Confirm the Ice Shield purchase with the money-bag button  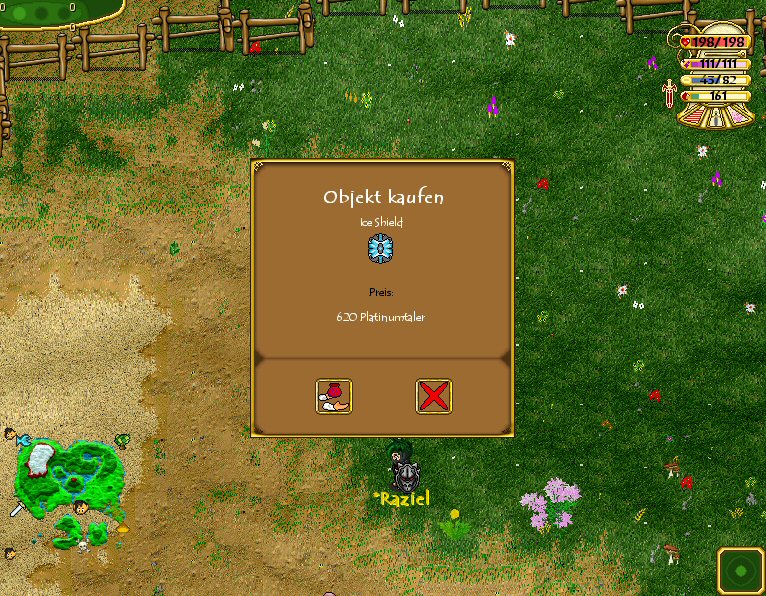pos(334,396)
